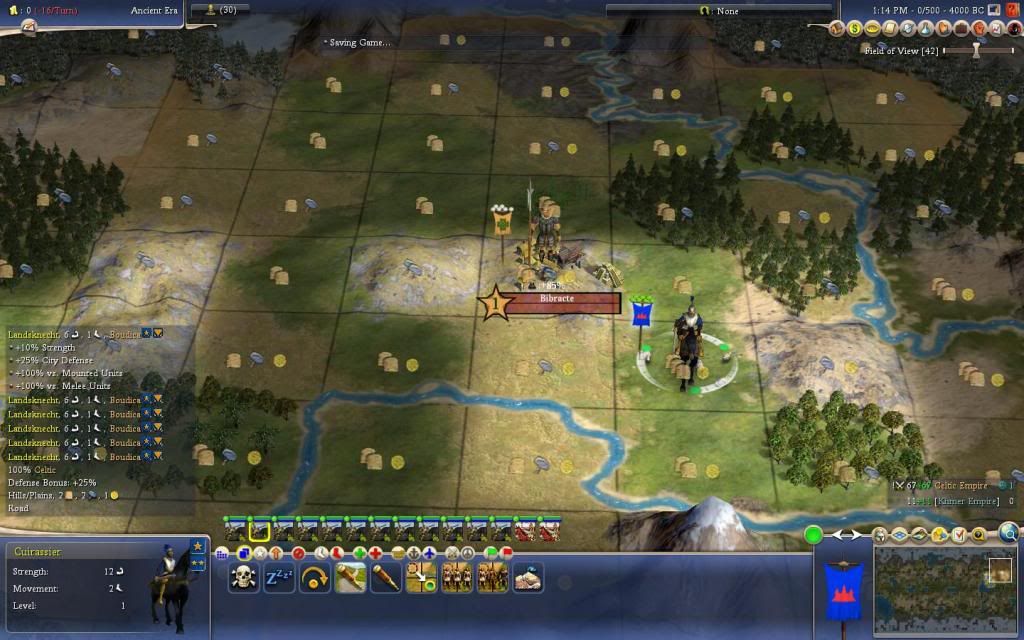
Task: Open the main menu icon beside the clock
Action: click(x=994, y=10)
